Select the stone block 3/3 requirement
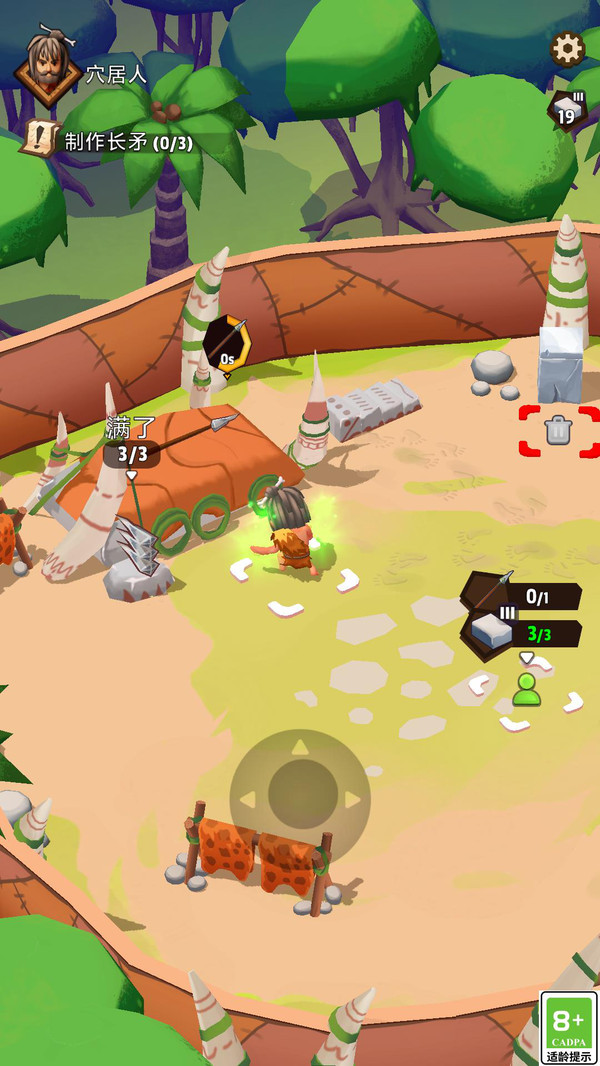 (520, 632)
